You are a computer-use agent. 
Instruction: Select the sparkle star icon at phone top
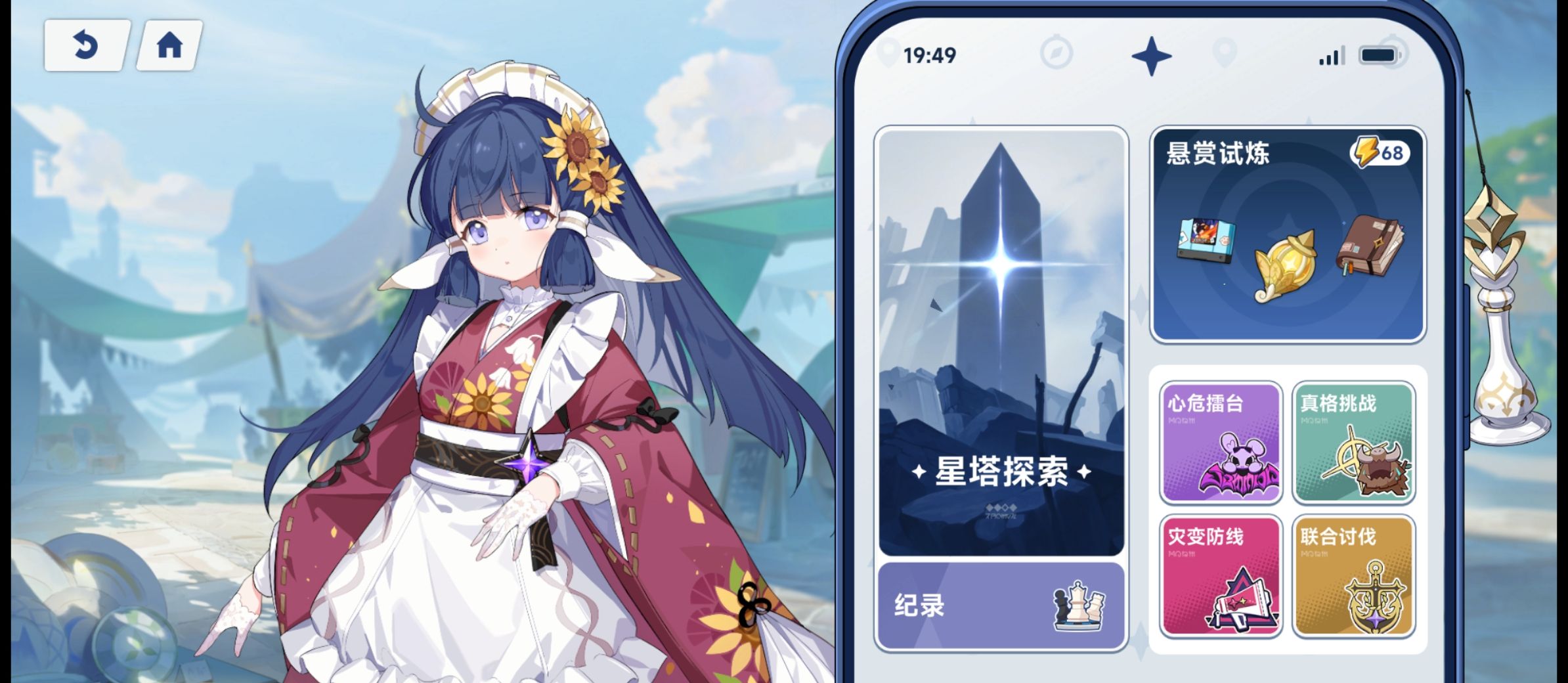(1152, 56)
